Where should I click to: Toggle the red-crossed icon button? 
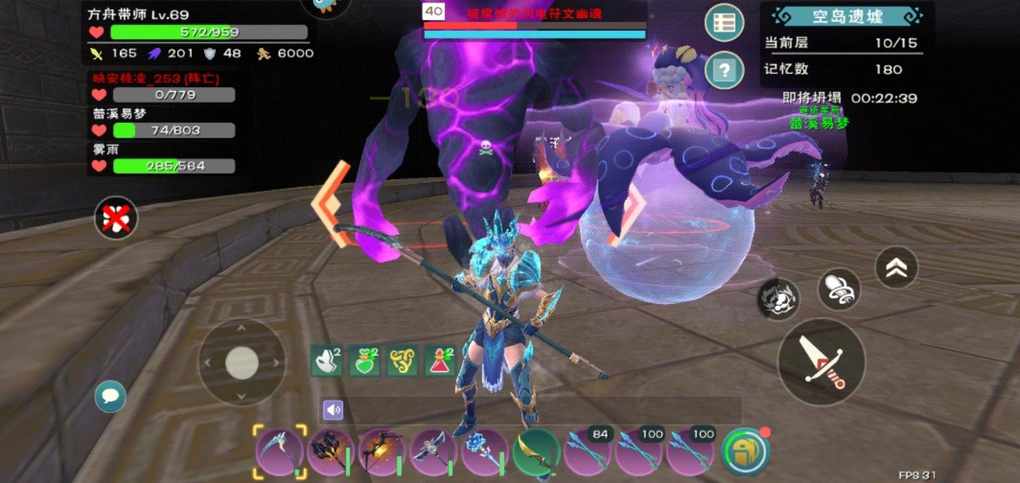116,216
